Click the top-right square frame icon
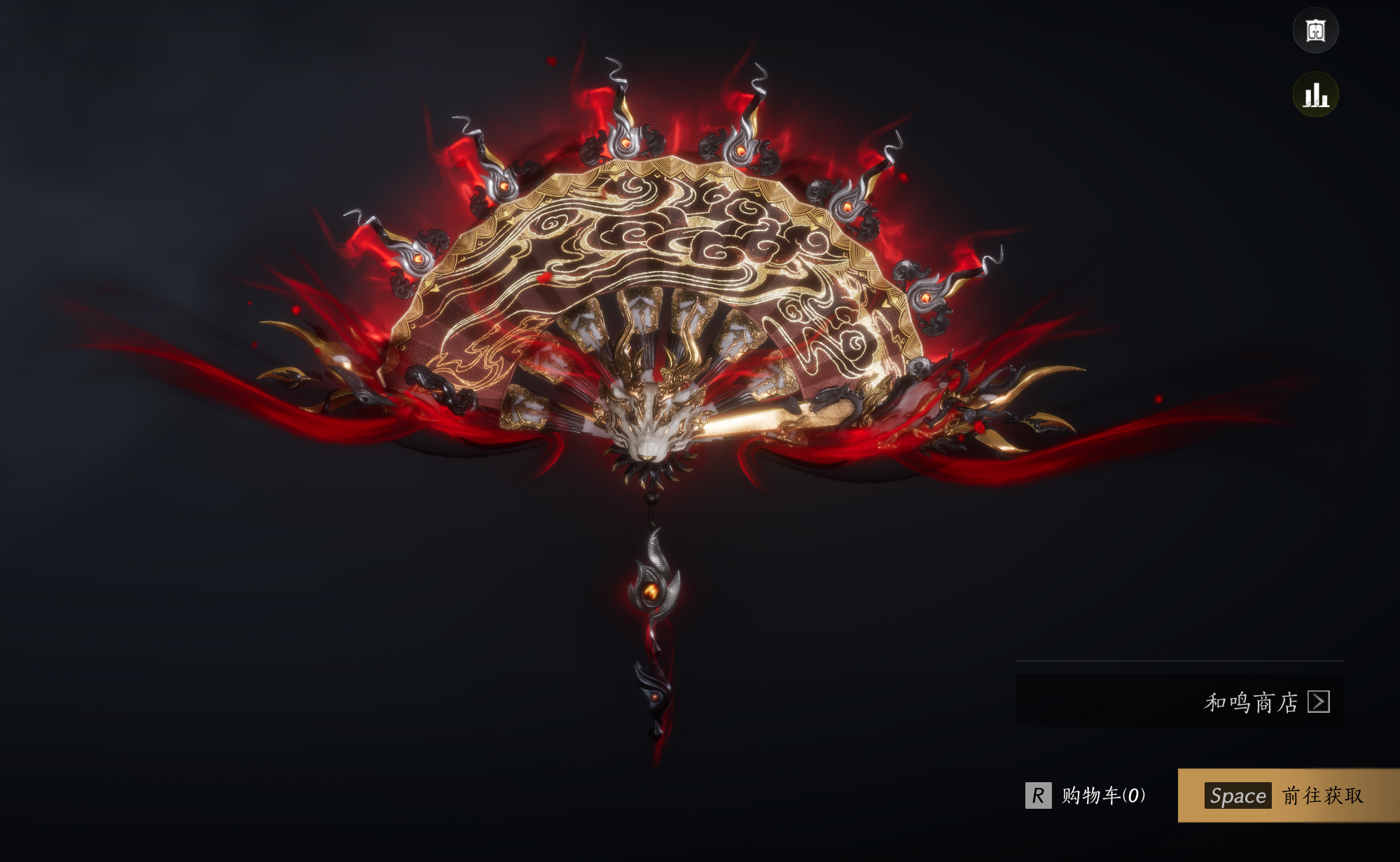Viewport: 1400px width, 862px height. coord(1315,31)
